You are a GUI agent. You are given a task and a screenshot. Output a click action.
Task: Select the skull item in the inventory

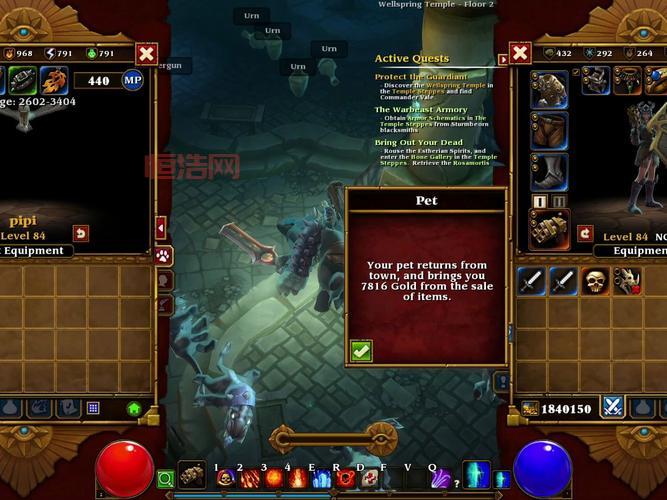point(596,281)
